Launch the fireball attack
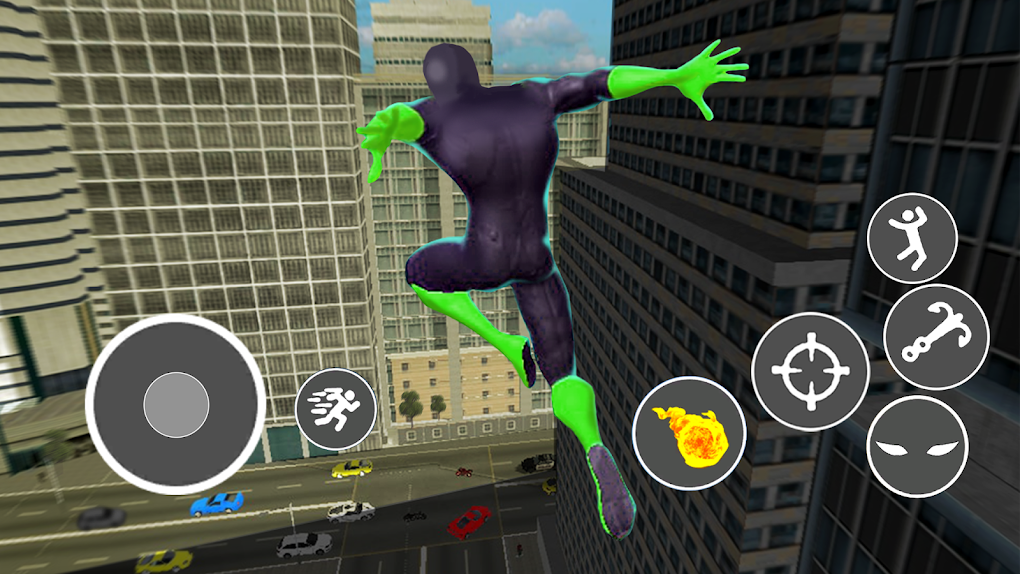This screenshot has width=1020, height=574. click(x=689, y=433)
